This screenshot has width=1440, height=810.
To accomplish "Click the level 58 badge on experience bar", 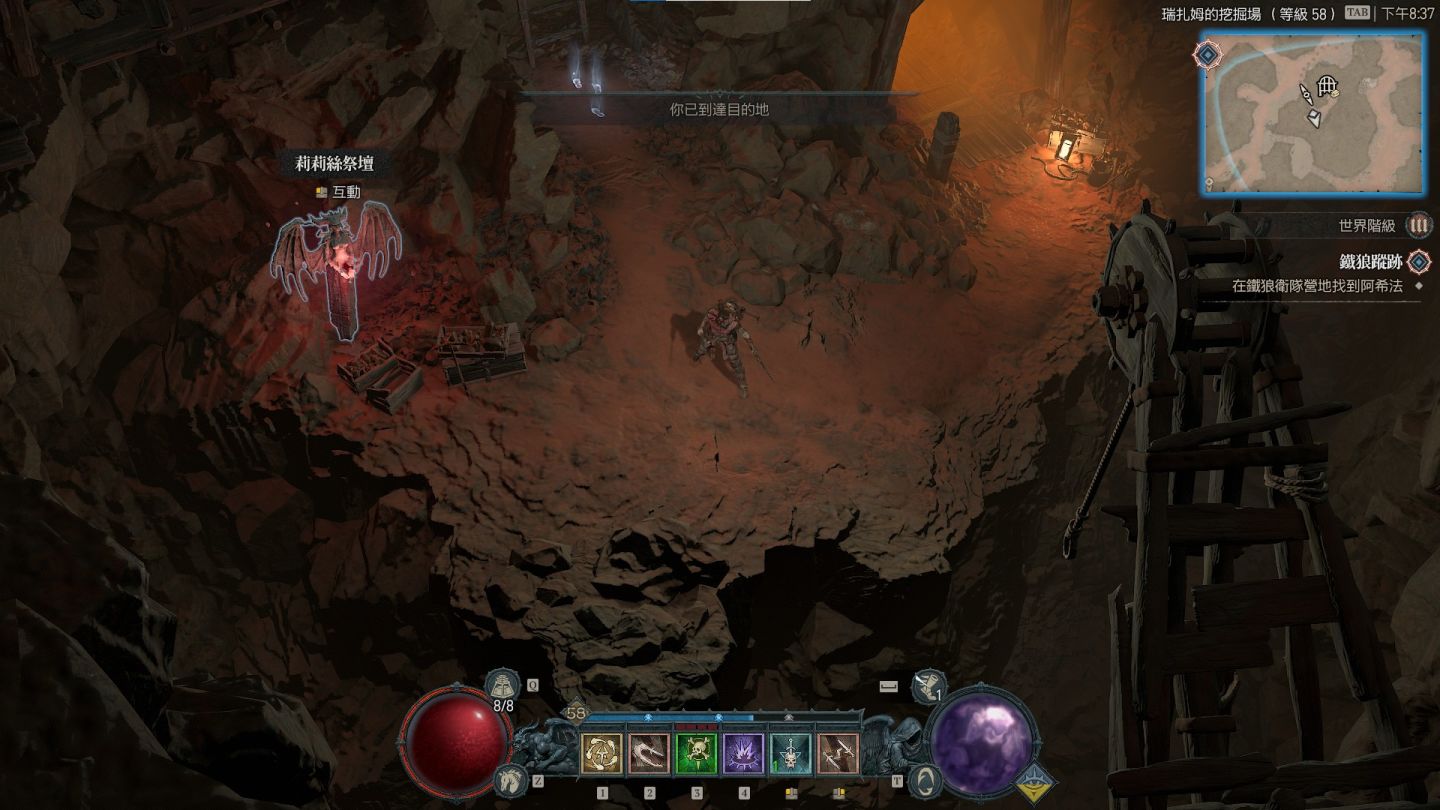I will point(575,713).
